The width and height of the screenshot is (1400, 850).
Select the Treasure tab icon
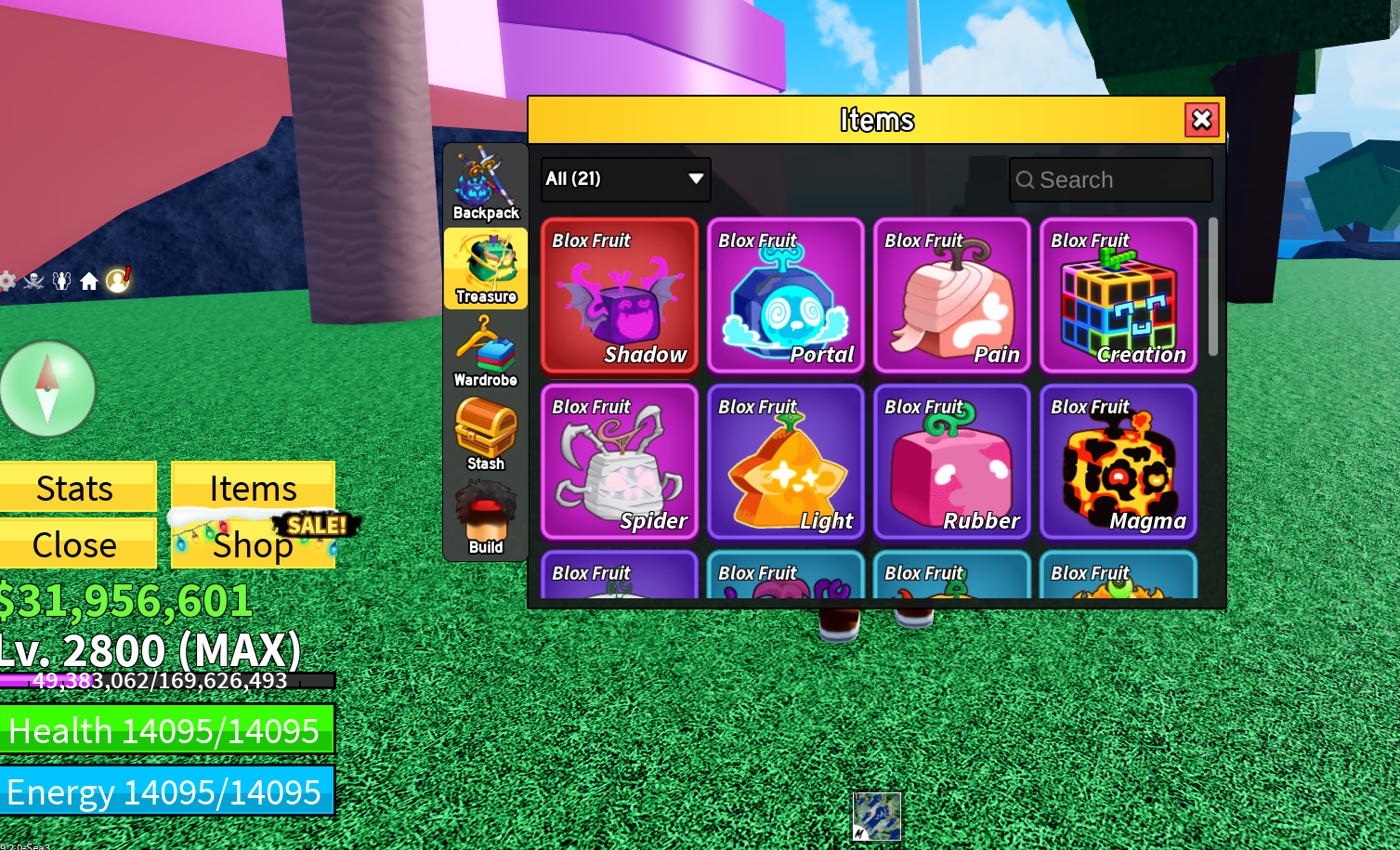485,268
